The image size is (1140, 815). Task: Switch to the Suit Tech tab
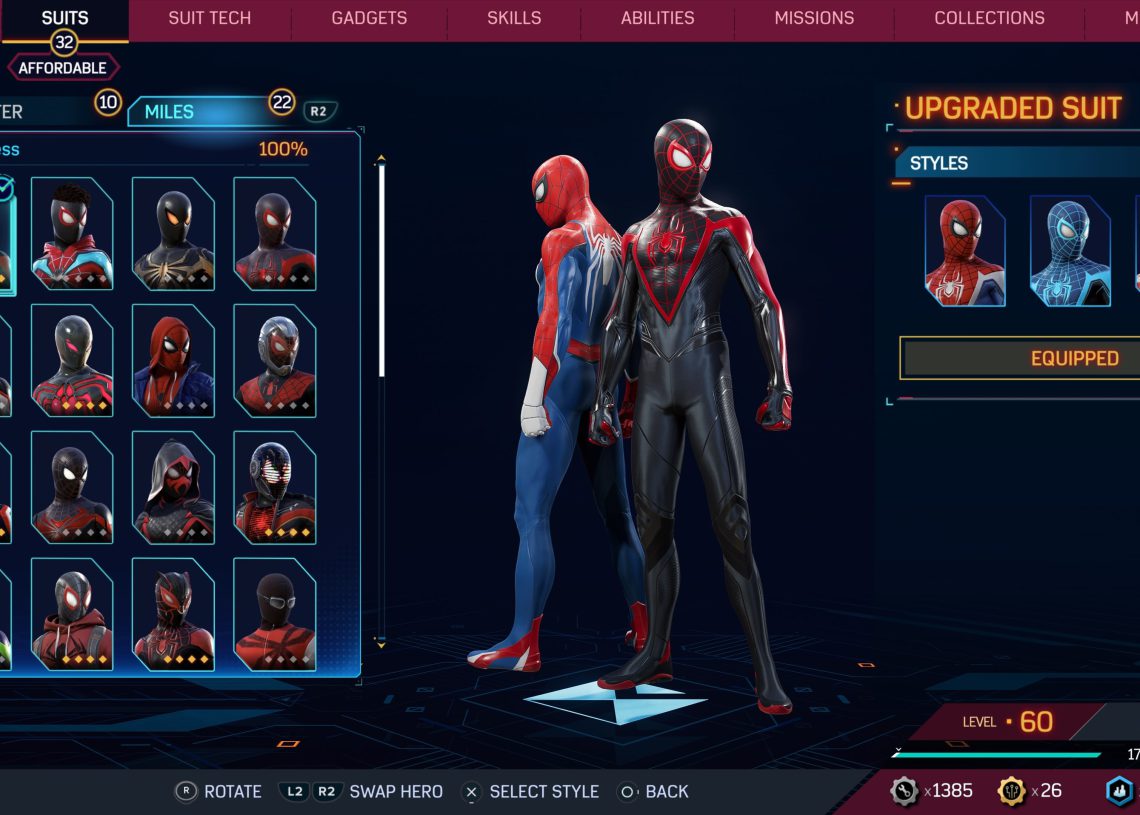click(209, 18)
